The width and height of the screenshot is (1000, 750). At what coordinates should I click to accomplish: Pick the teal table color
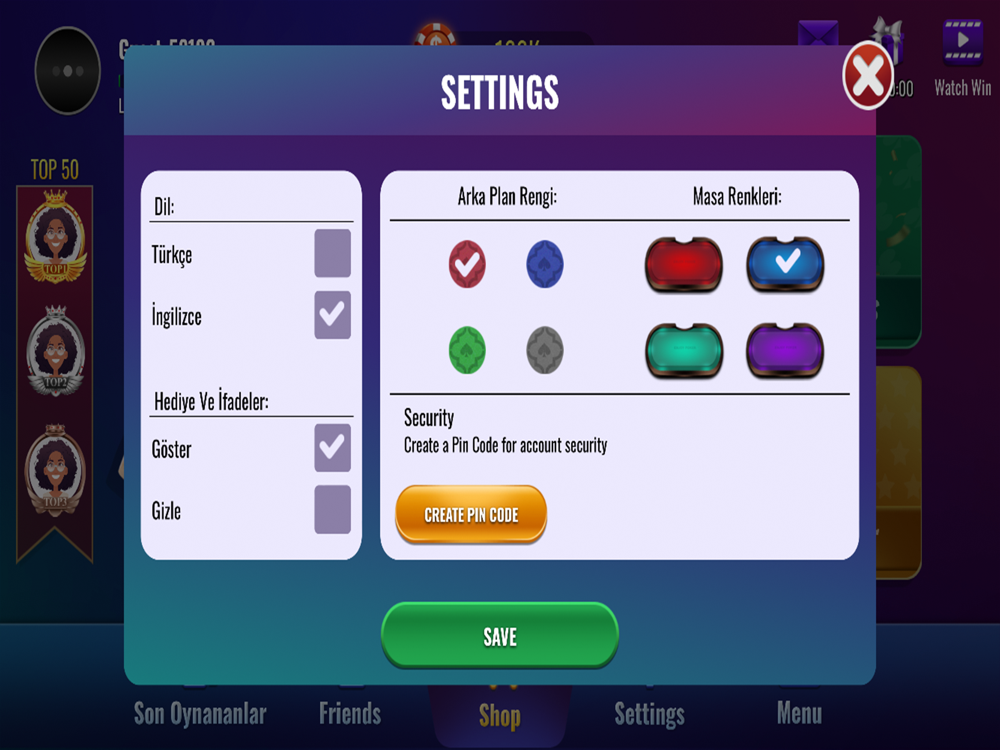684,350
